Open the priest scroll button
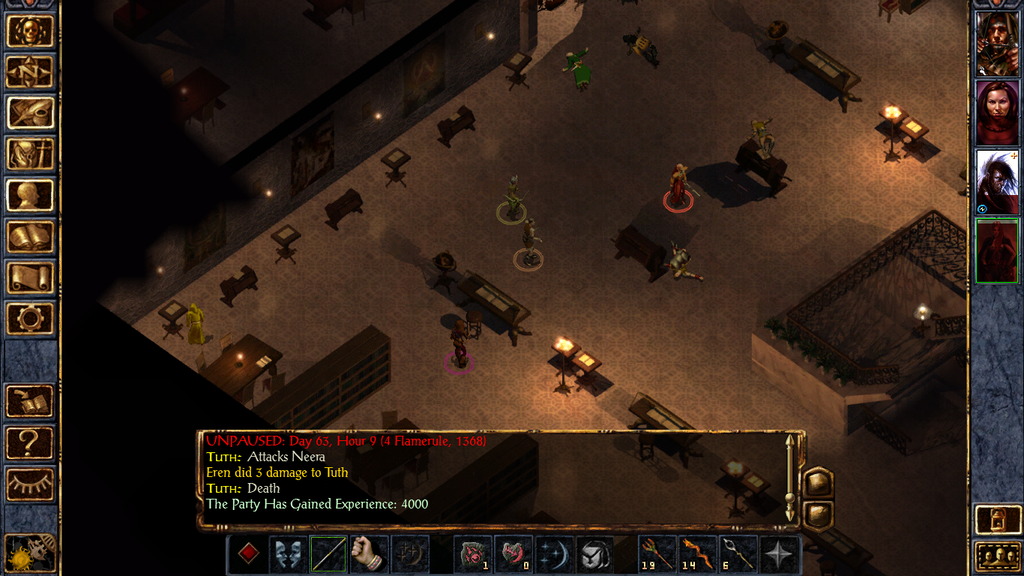1024x576 pixels. (x=30, y=278)
